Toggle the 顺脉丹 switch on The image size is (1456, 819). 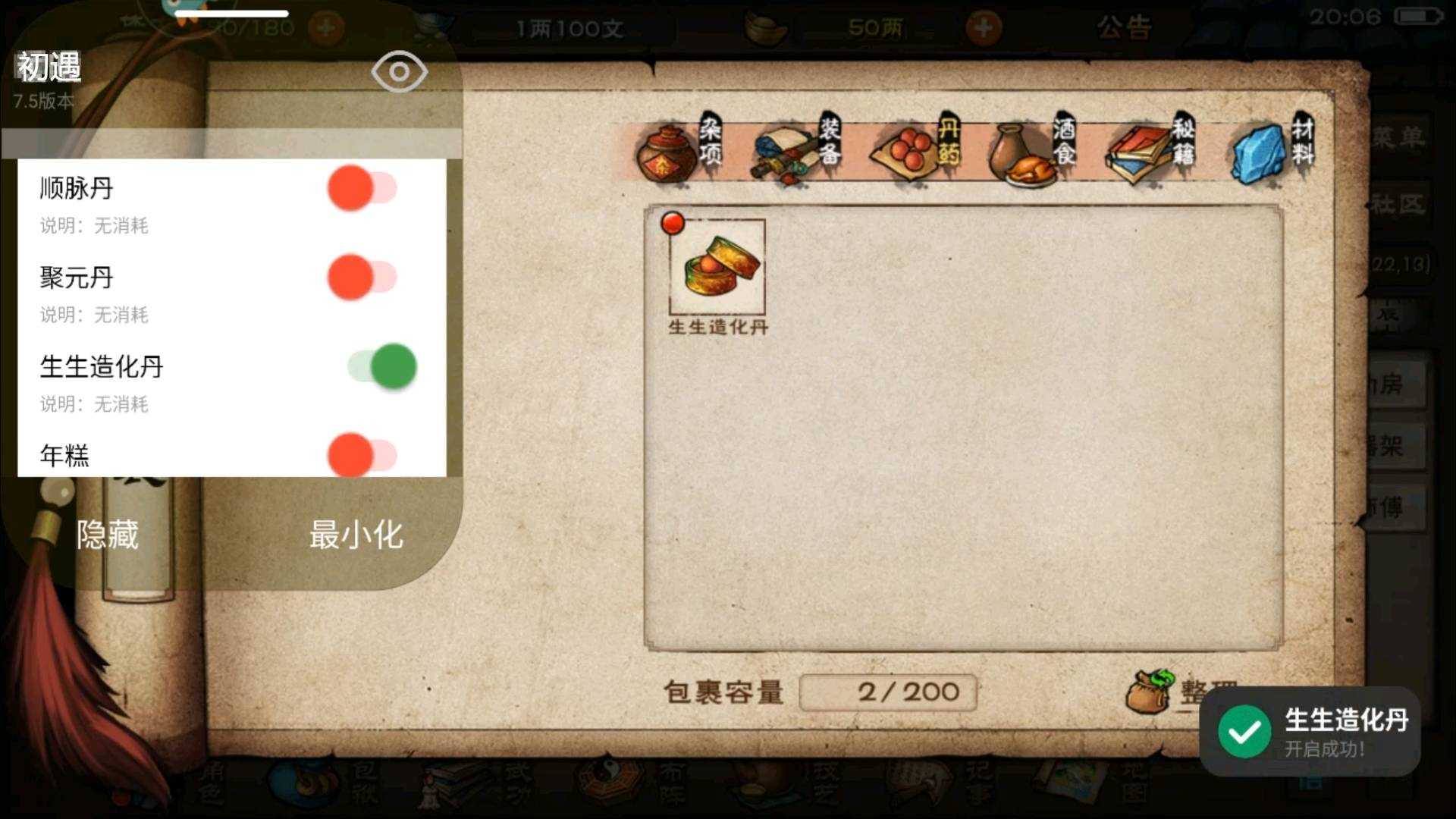click(362, 188)
